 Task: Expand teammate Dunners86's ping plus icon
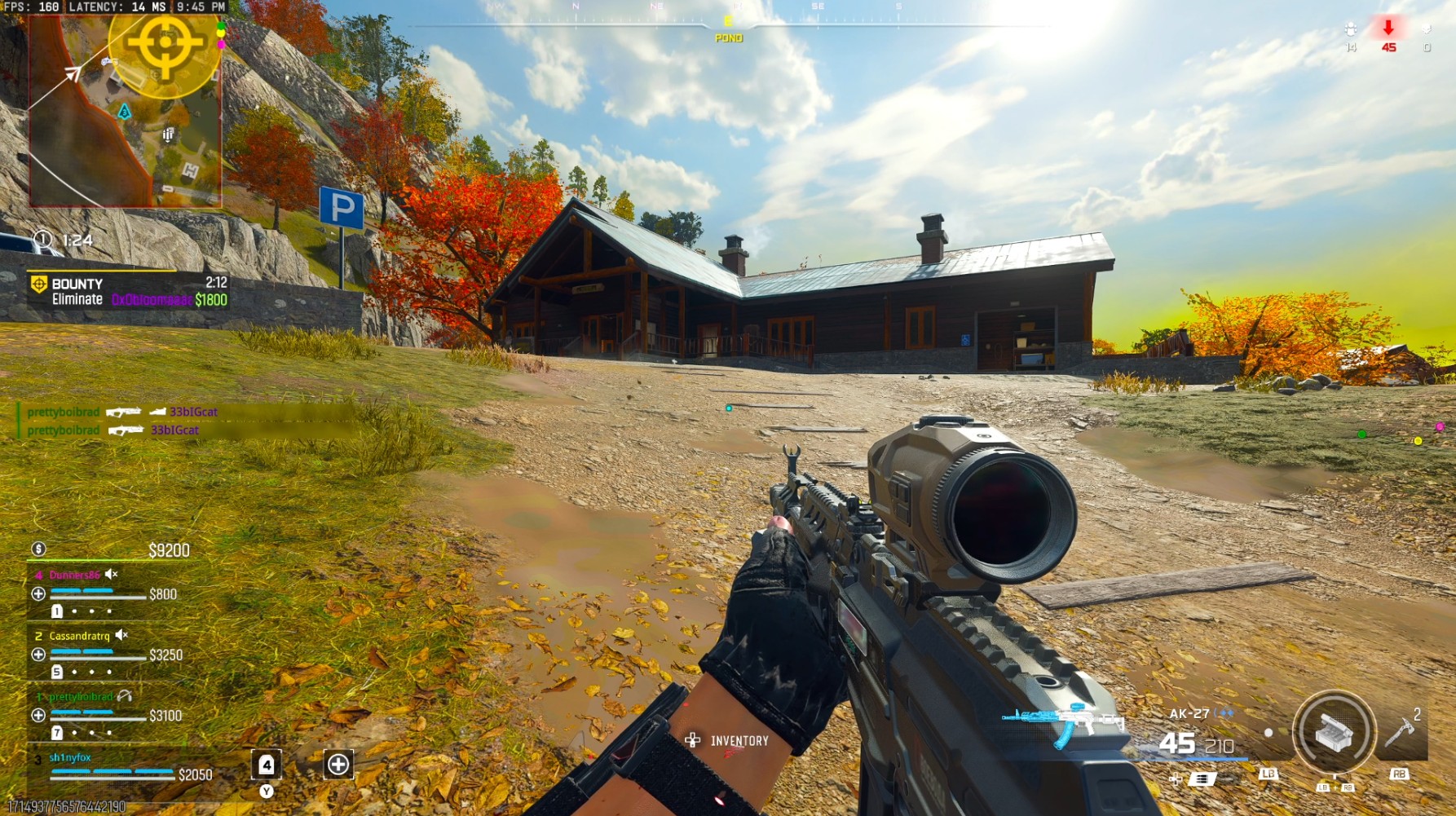tap(38, 594)
